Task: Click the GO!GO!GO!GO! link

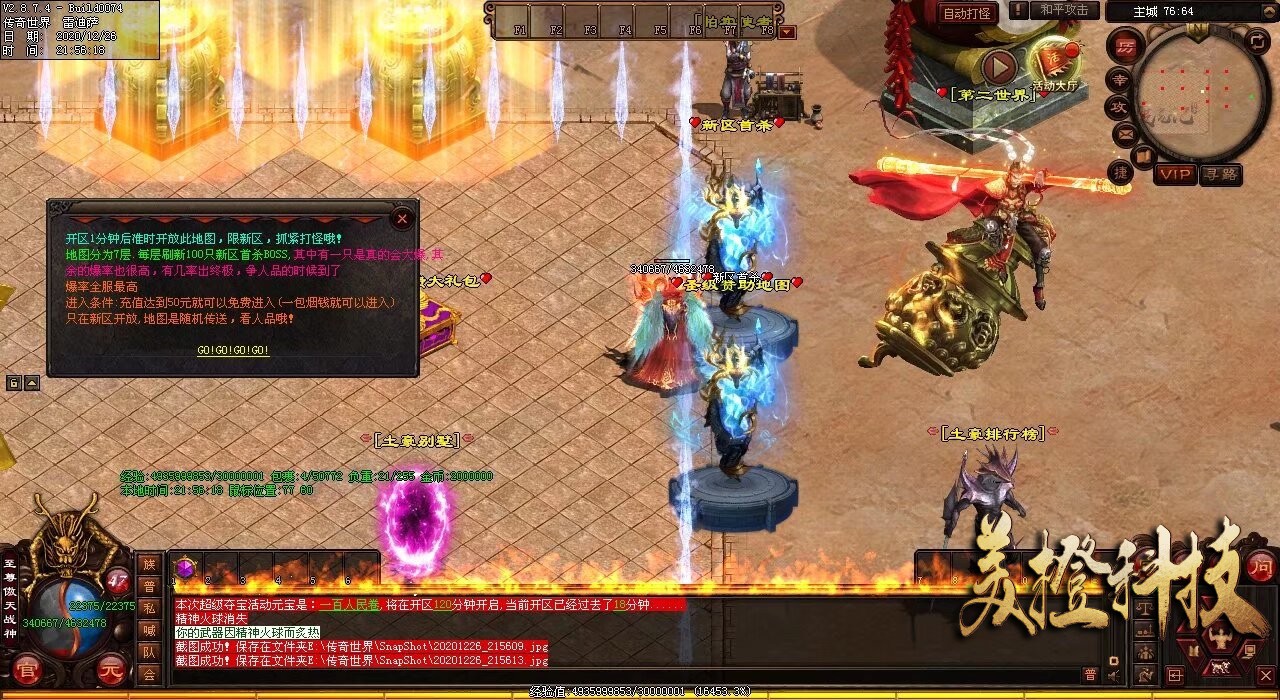Action: pos(233,351)
